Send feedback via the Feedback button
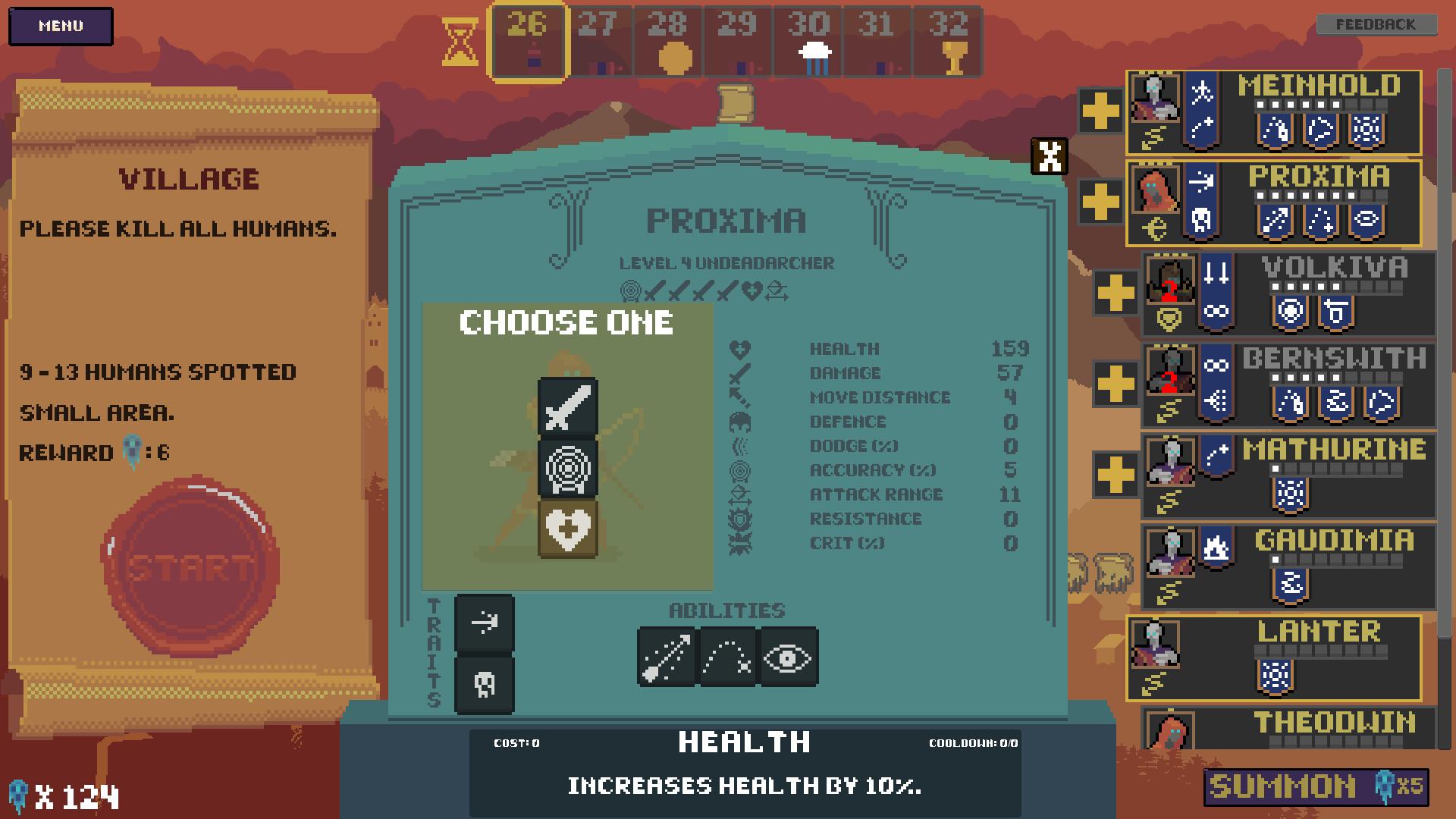This screenshot has width=1456, height=819. point(1376,25)
